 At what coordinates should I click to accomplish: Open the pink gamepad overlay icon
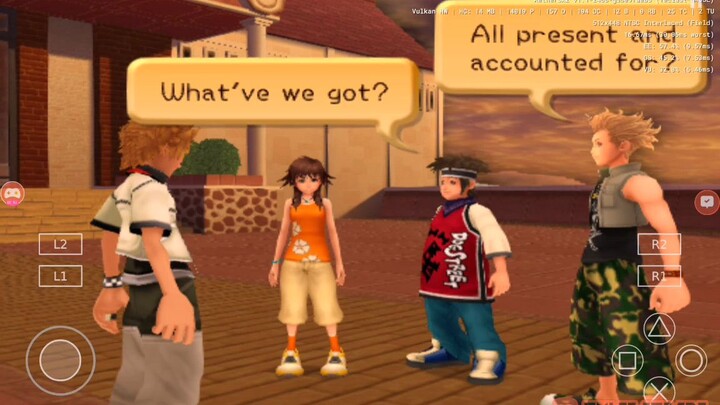pyautogui.click(x=12, y=193)
